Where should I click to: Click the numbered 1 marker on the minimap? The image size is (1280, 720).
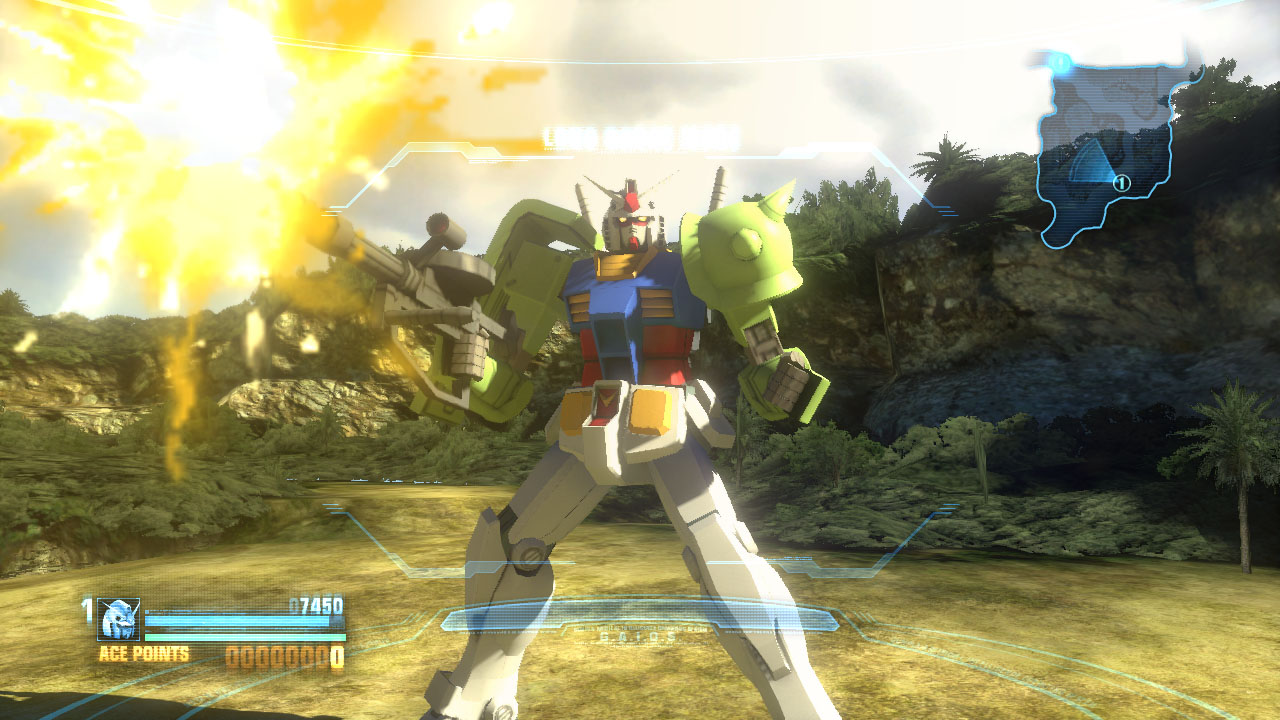coord(1121,183)
